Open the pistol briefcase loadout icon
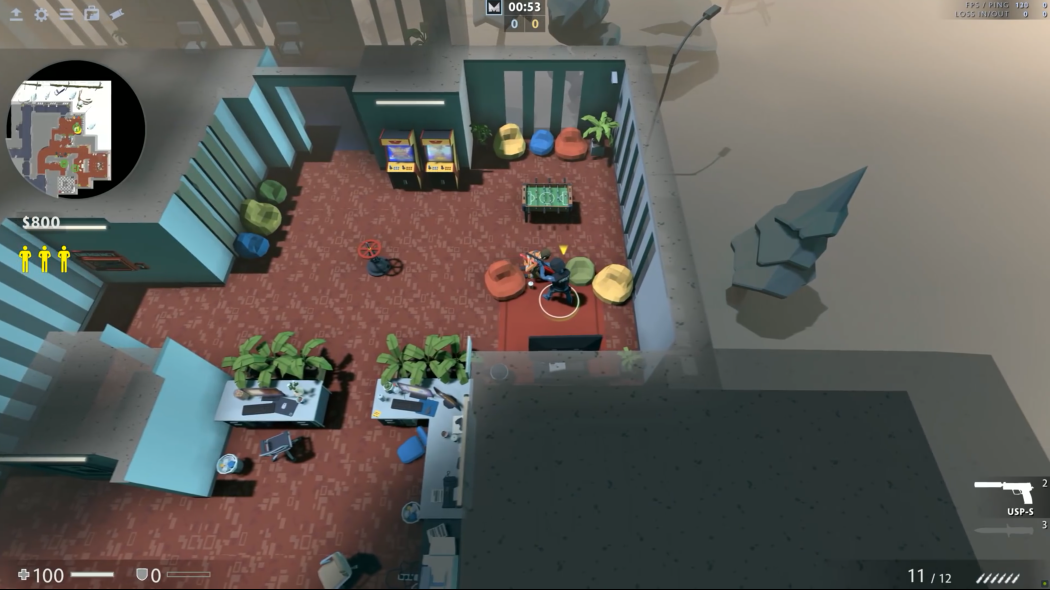The width and height of the screenshot is (1050, 590). 92,14
